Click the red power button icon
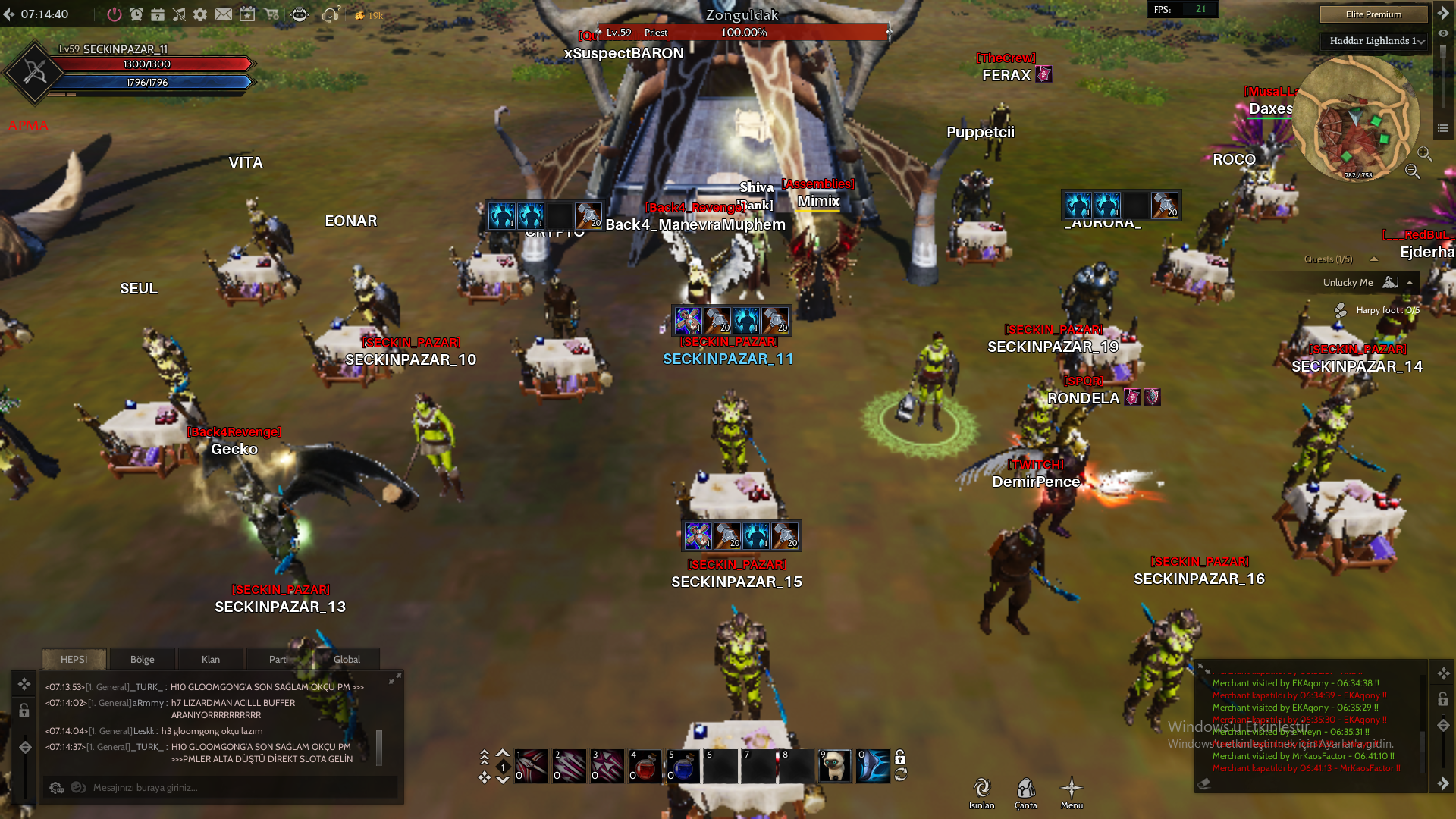The width and height of the screenshot is (1456, 819). [x=114, y=14]
